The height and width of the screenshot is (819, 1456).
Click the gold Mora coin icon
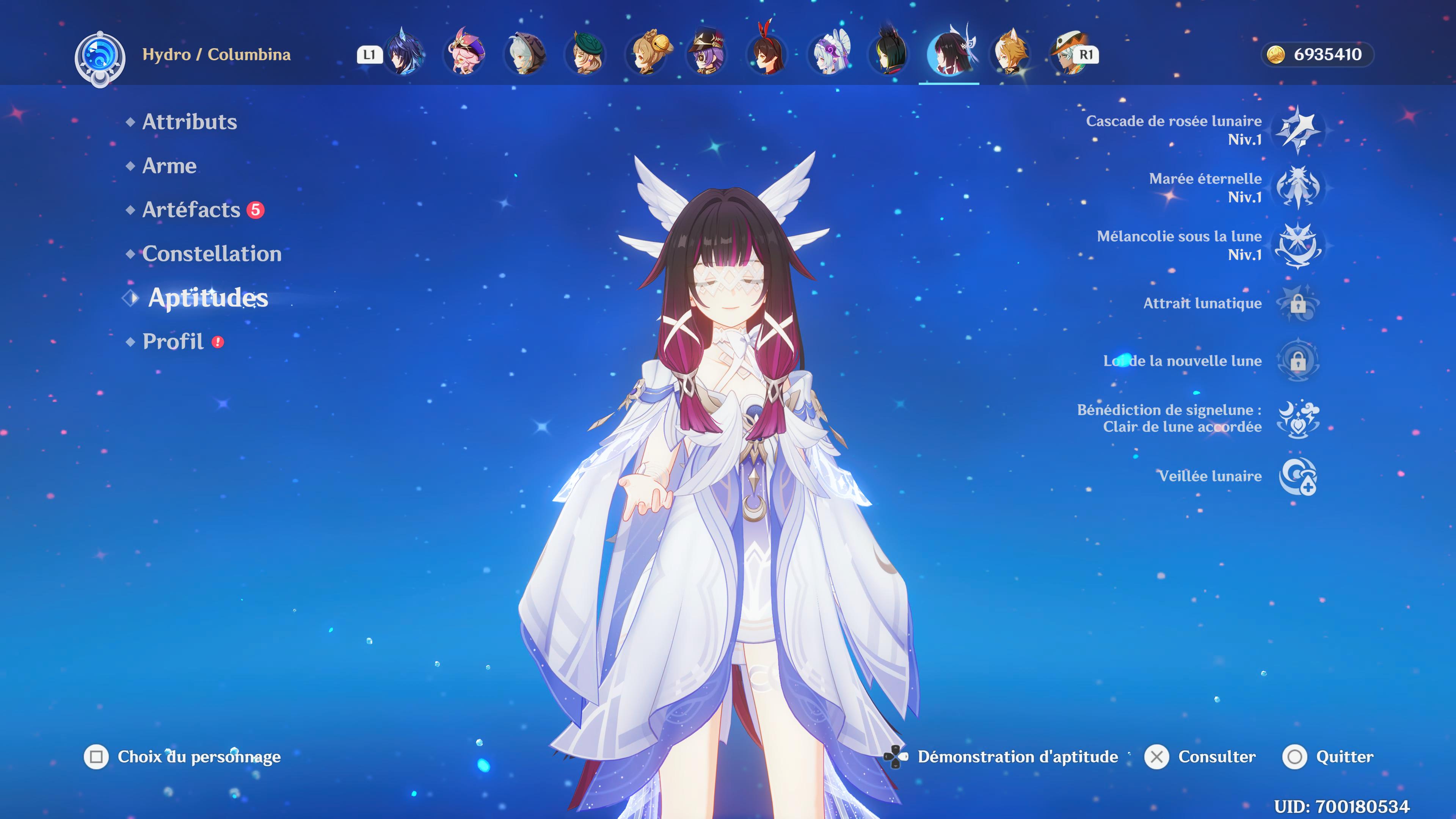[x=1276, y=55]
